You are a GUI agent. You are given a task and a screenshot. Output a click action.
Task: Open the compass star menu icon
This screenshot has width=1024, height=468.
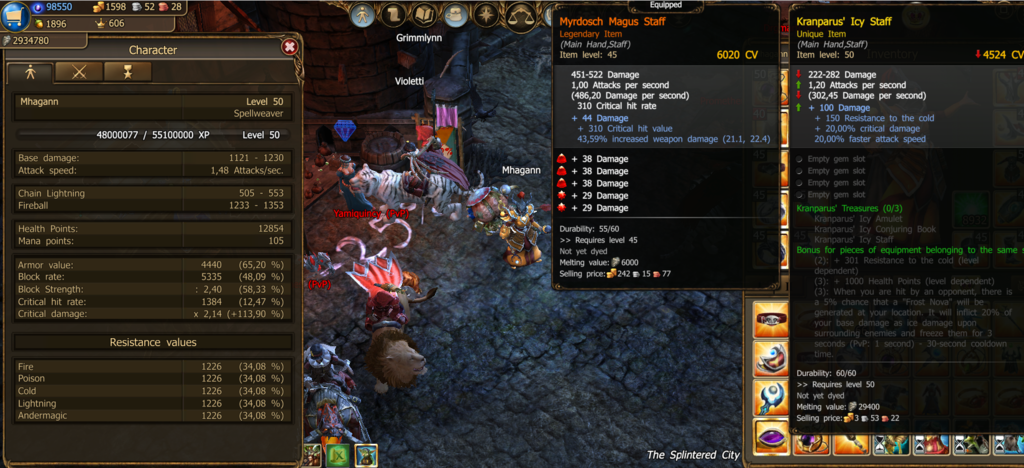487,14
